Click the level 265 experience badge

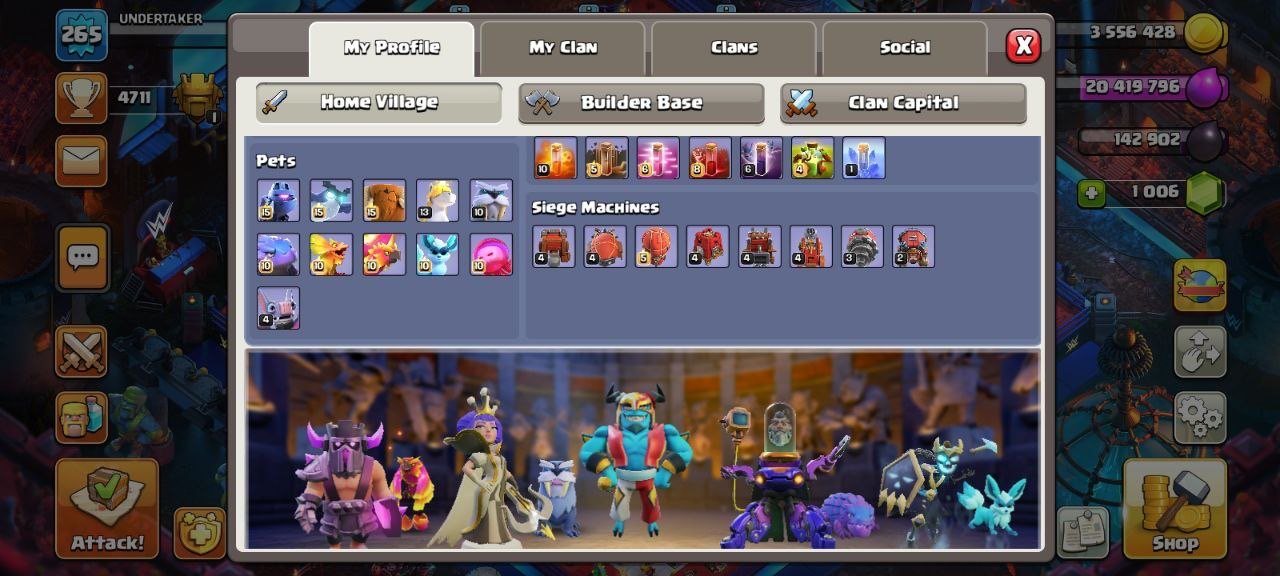click(x=81, y=35)
